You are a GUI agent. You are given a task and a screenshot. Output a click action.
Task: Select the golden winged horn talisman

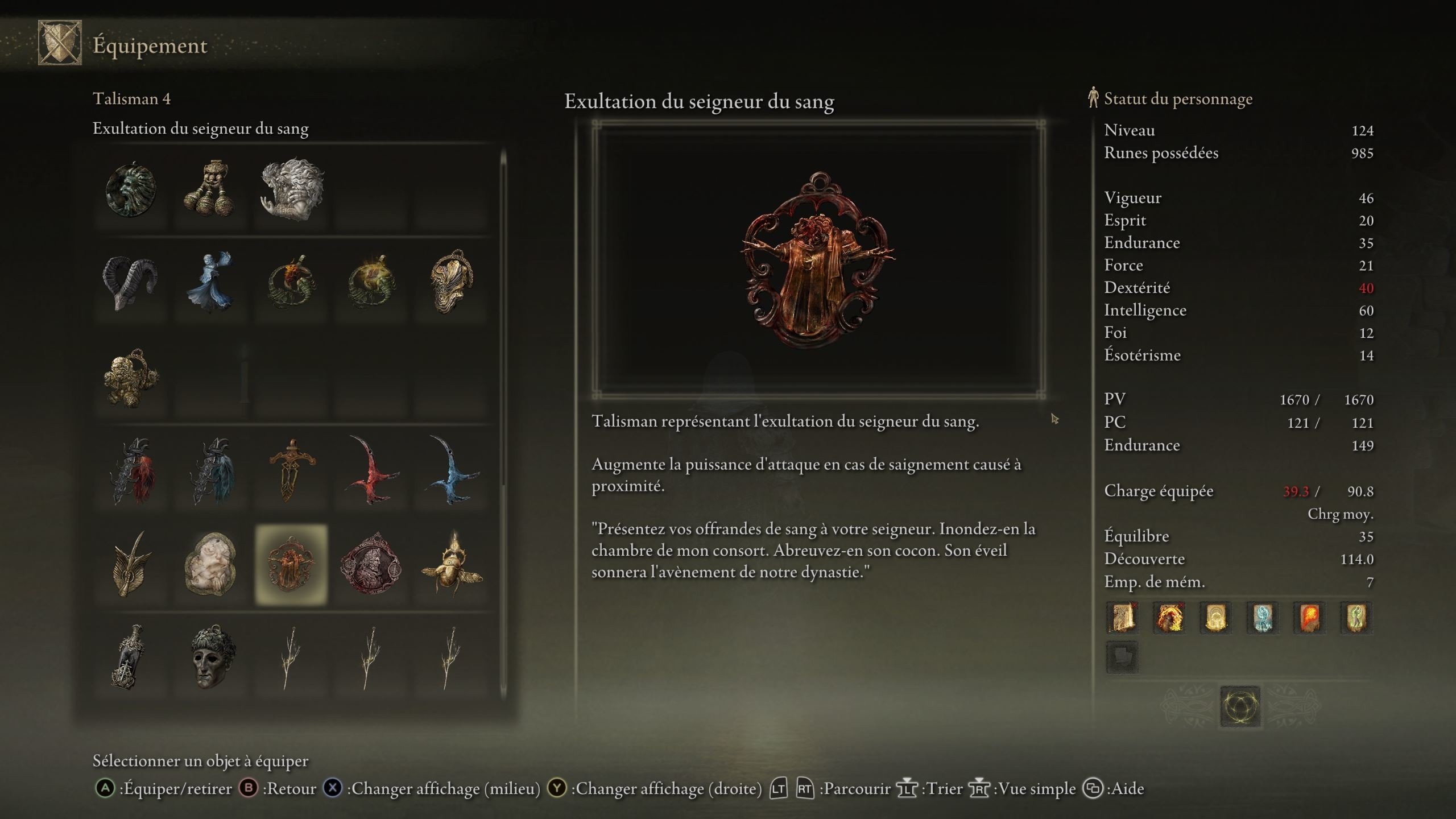coord(131,564)
